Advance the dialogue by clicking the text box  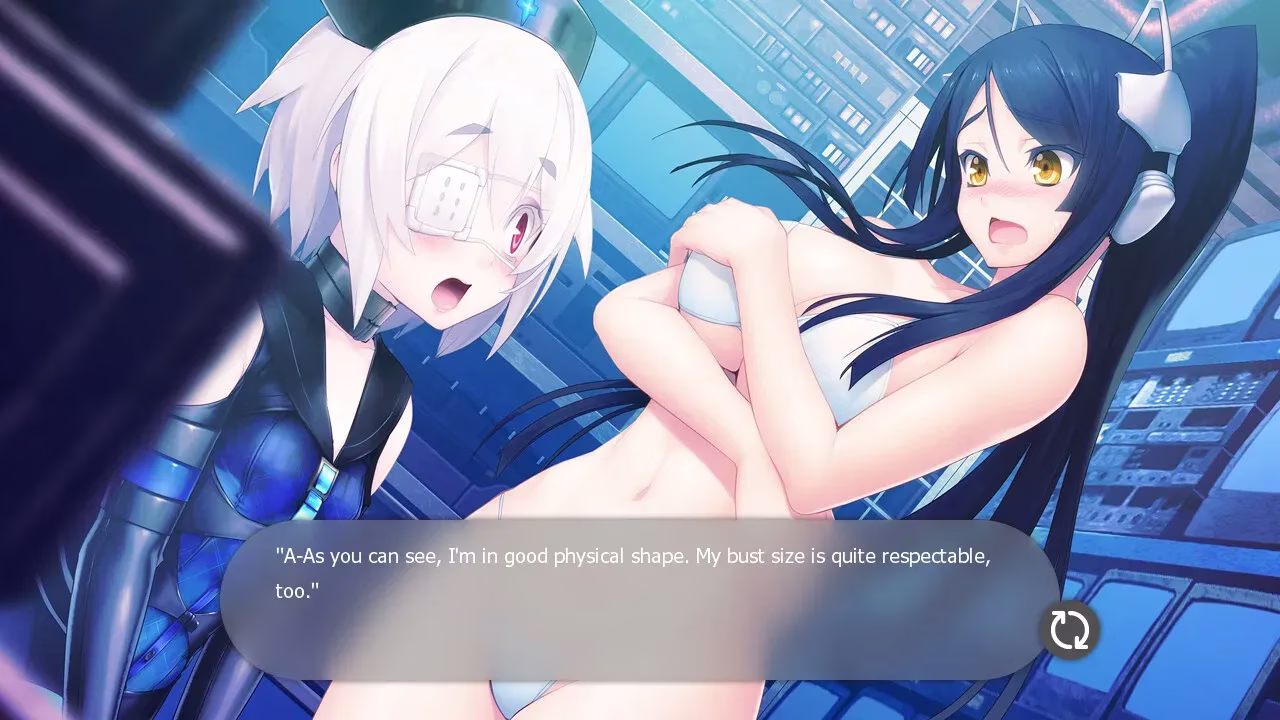point(630,600)
